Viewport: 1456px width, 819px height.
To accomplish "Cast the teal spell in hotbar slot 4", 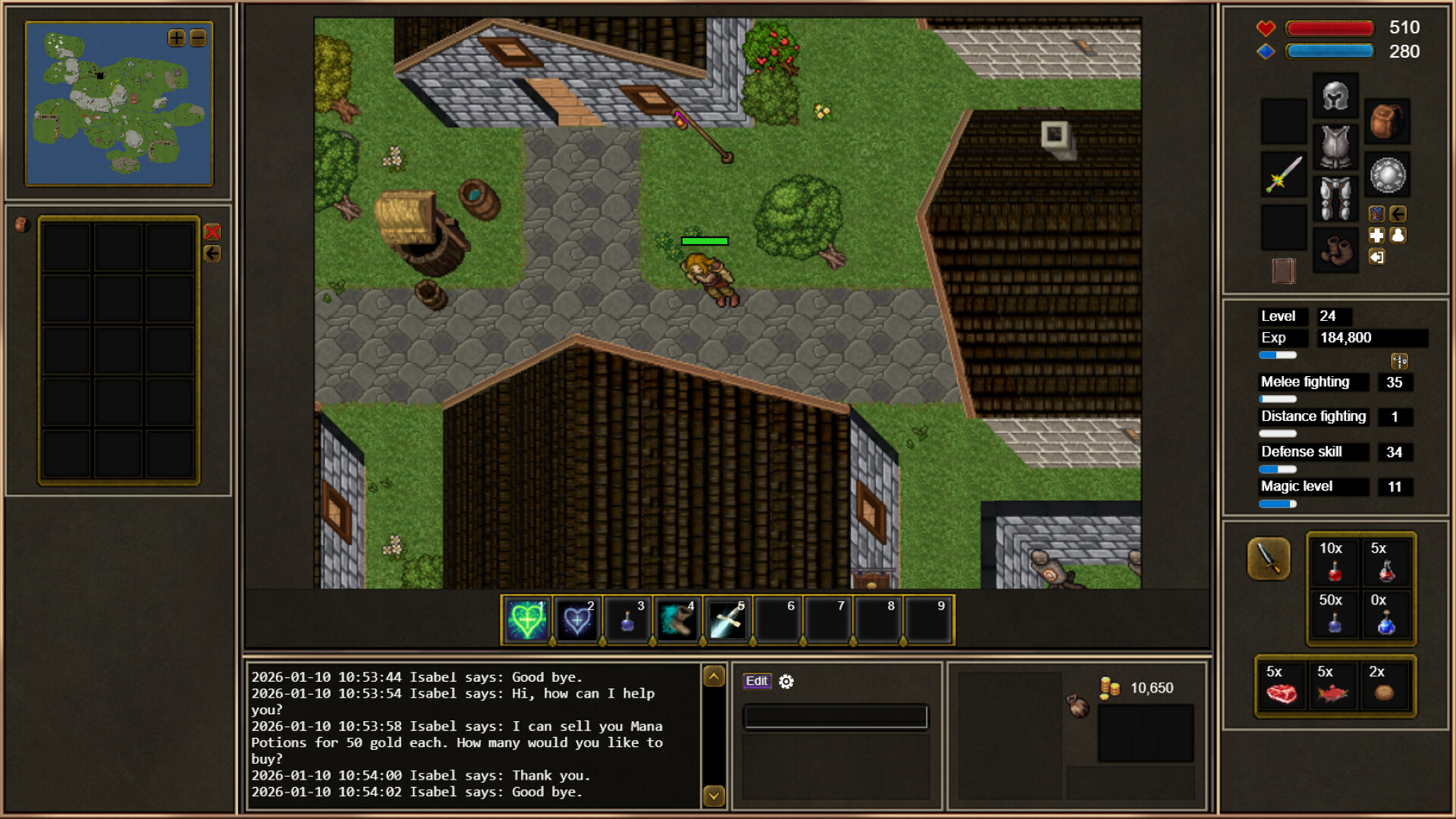I will click(x=677, y=620).
